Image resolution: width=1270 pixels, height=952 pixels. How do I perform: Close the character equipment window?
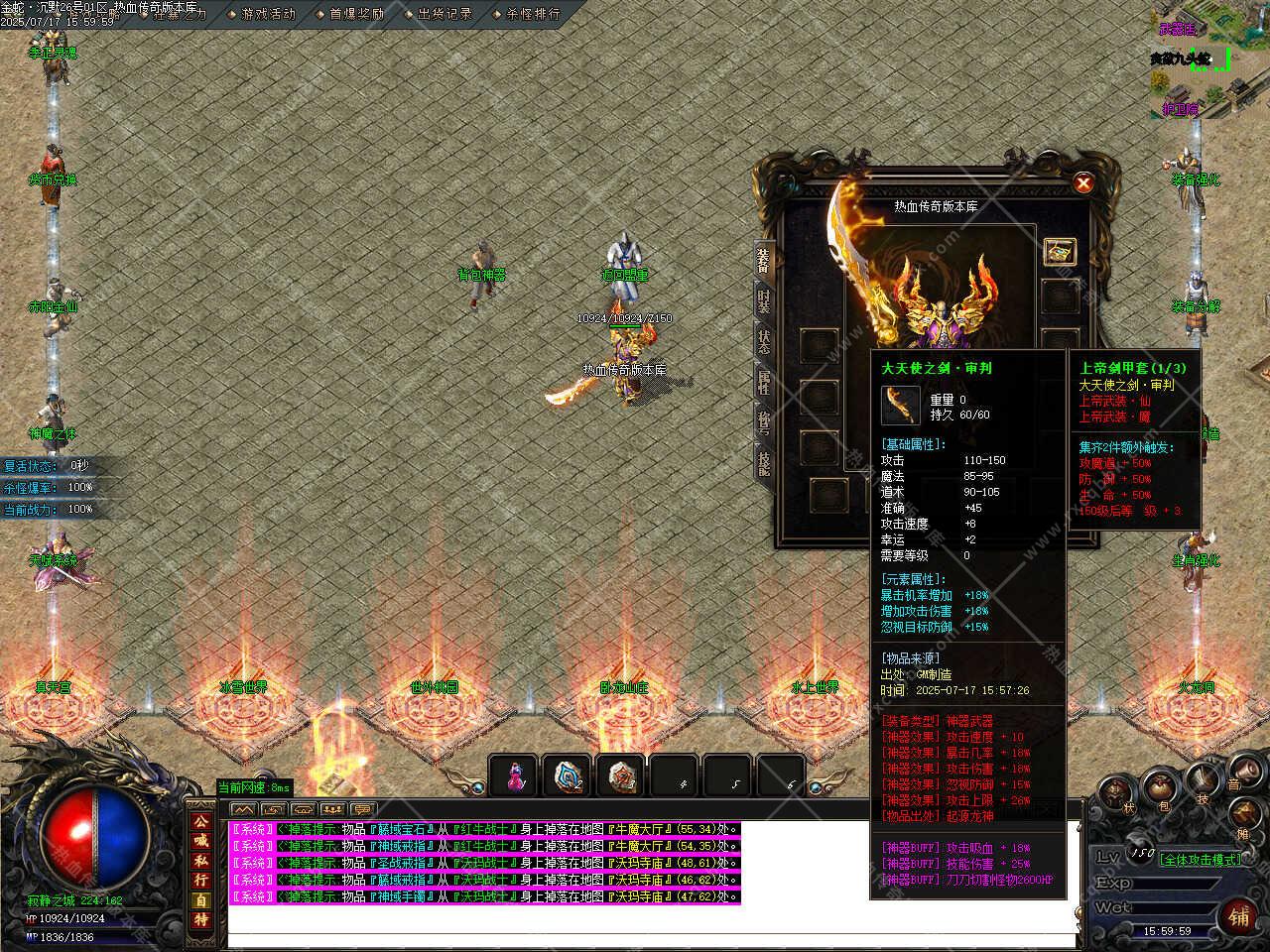coord(1083,182)
